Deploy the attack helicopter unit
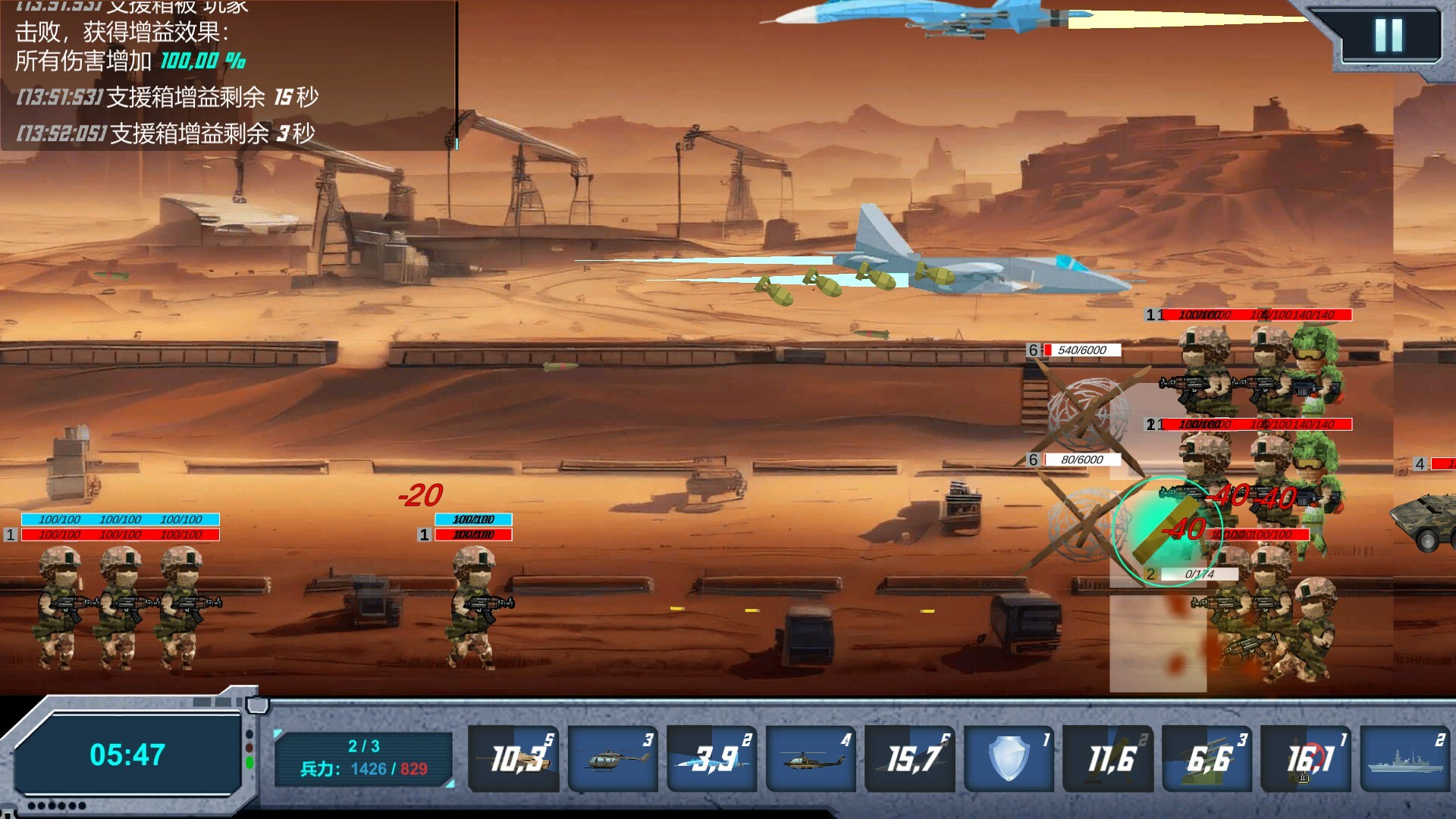The image size is (1456, 819). point(810,757)
